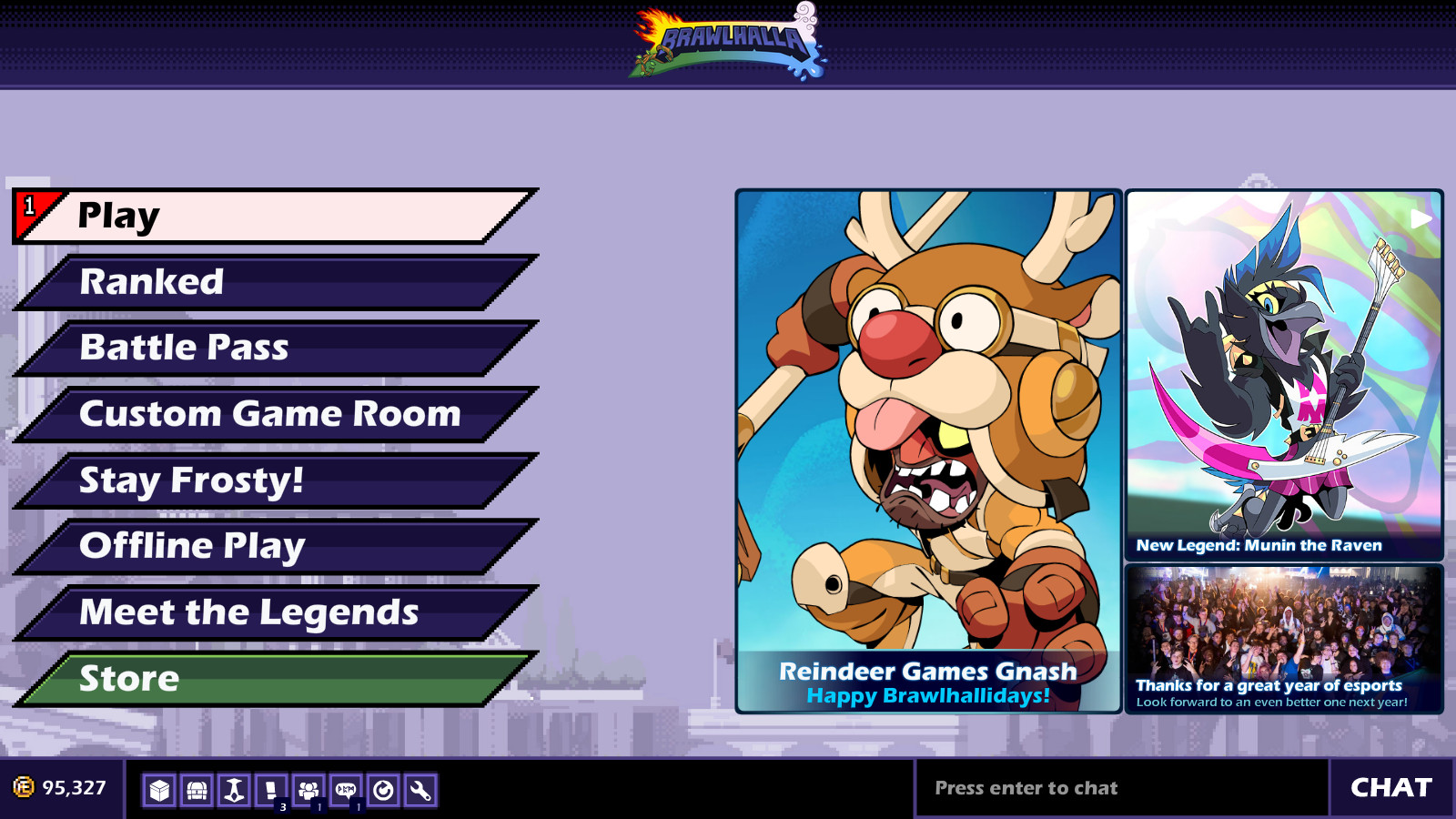Screen dimensions: 1456x819
Task: Open settings with the wrench icon
Action: click(x=421, y=791)
